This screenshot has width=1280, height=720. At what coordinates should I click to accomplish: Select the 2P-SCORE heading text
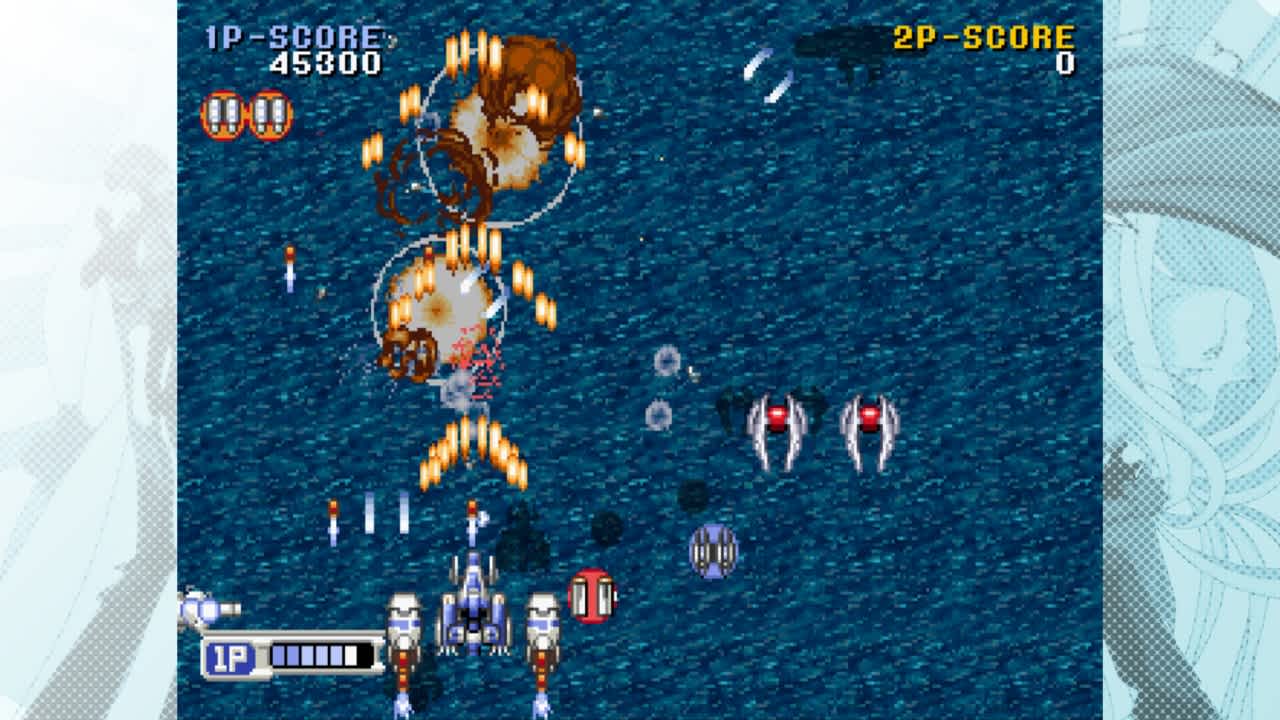(x=982, y=38)
